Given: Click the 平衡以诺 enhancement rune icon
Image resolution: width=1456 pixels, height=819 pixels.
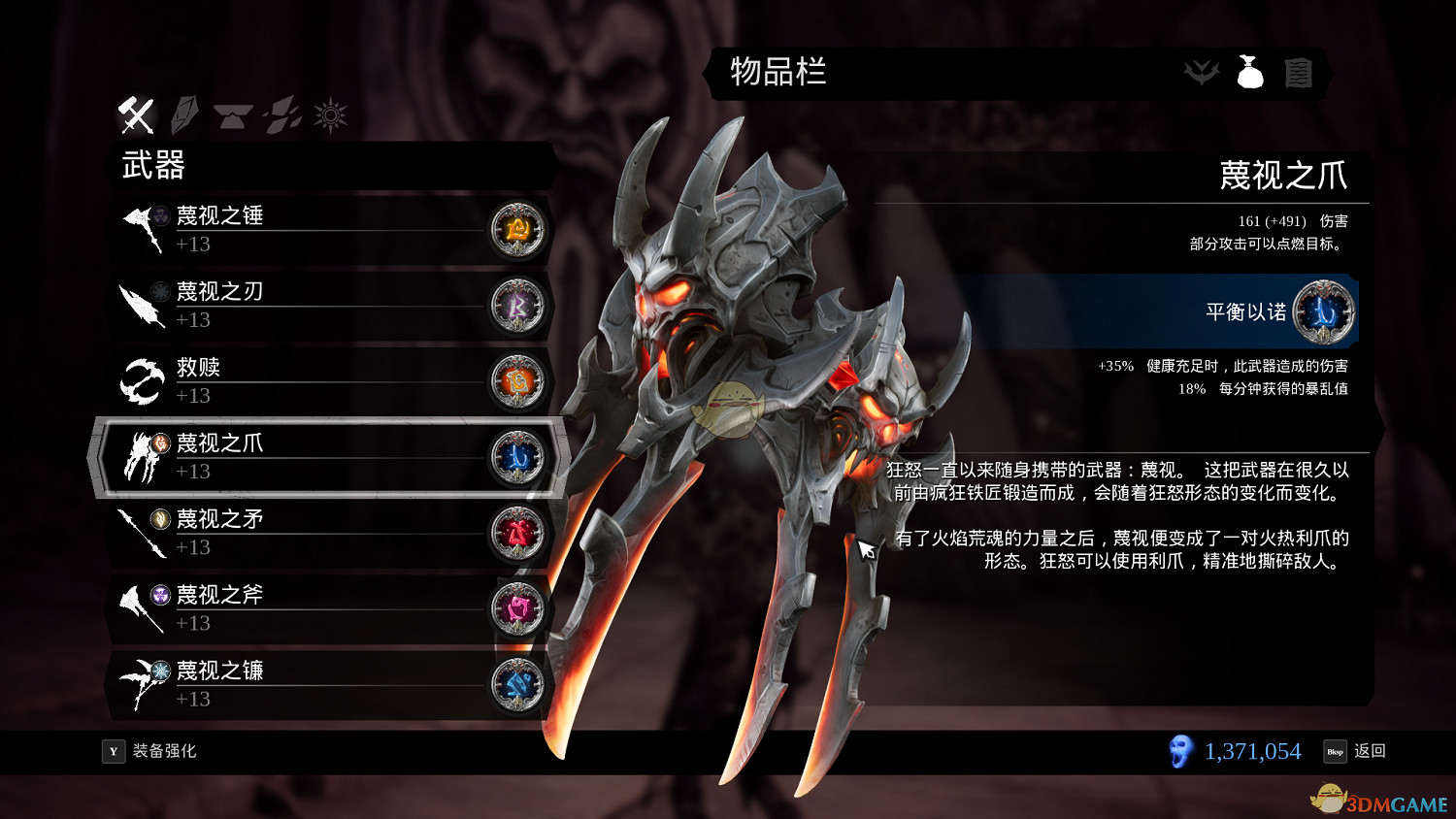Looking at the screenshot, I should tap(1324, 311).
